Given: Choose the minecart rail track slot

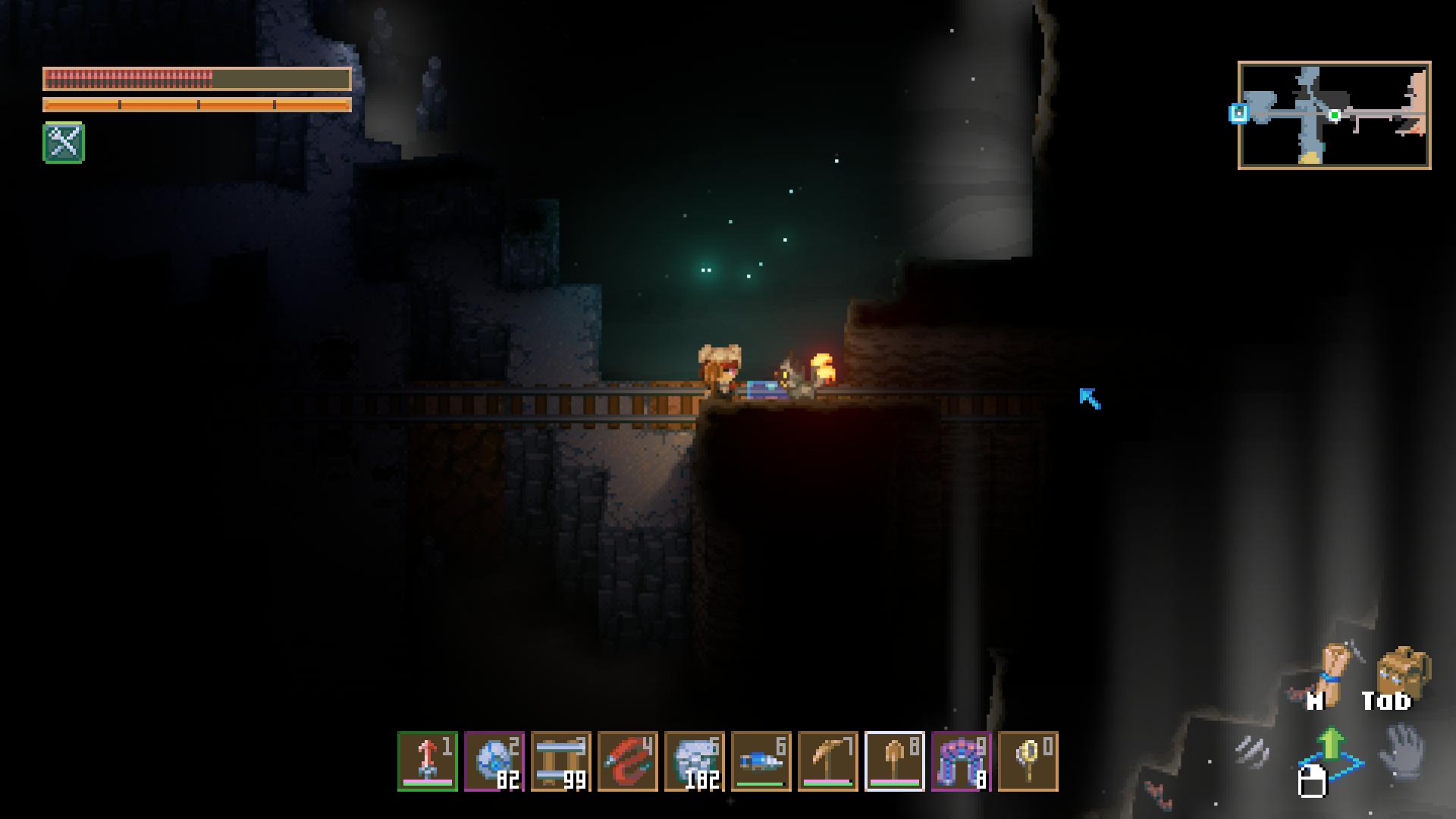Looking at the screenshot, I should pos(561,761).
